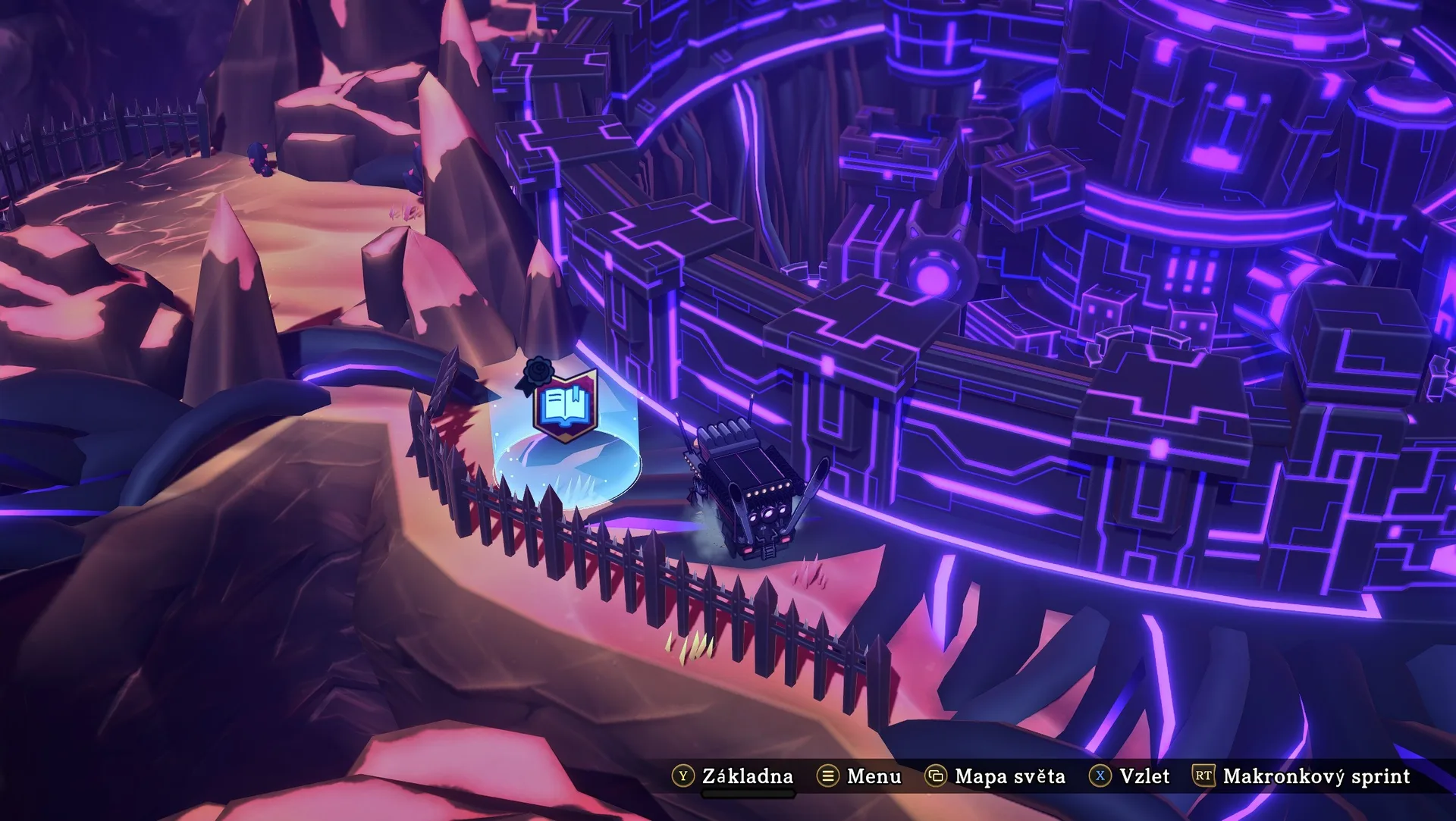Select the blue open-book shield marker
The image size is (1456, 821).
click(x=565, y=406)
